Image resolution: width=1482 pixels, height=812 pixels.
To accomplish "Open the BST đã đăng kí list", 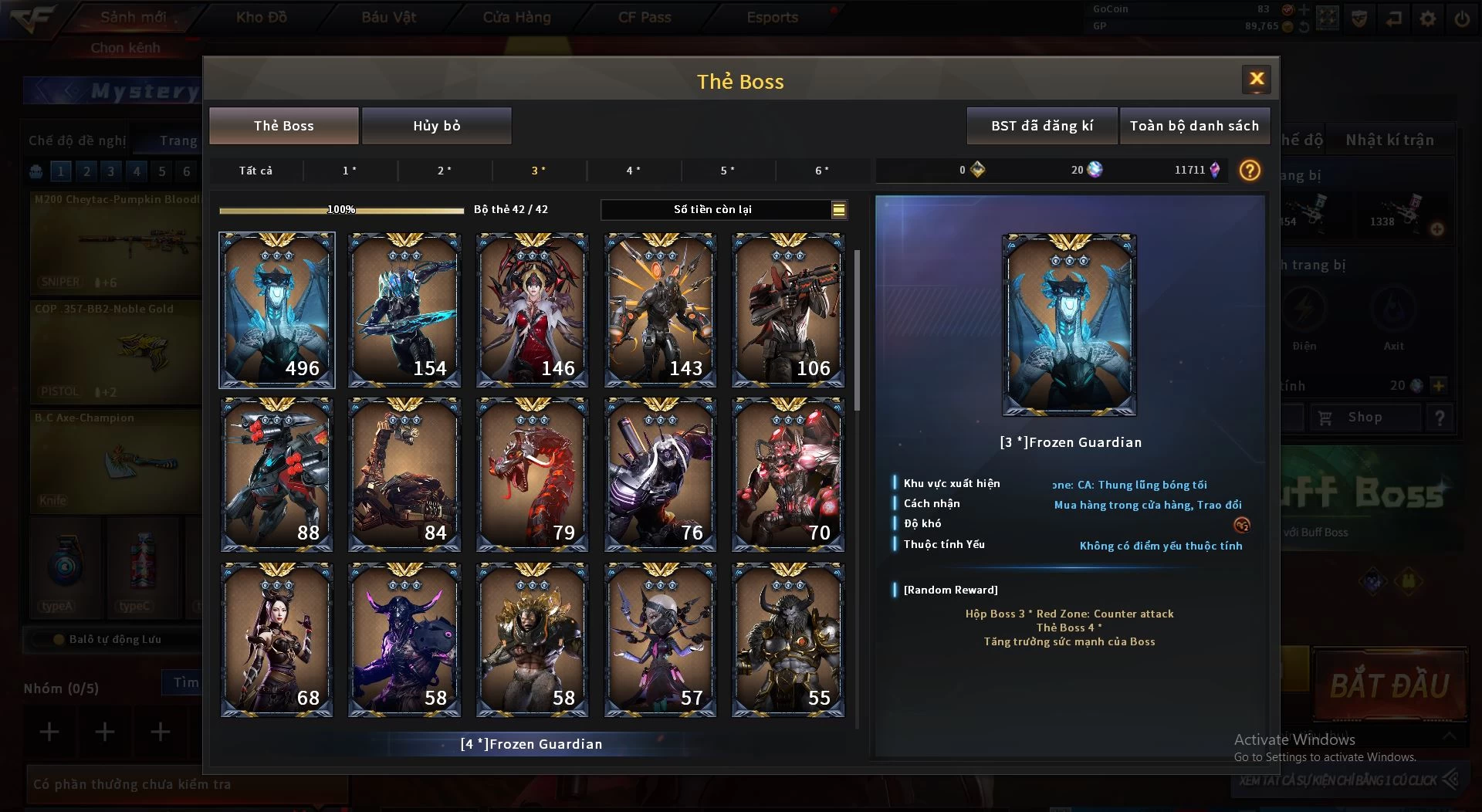I will pyautogui.click(x=1041, y=126).
